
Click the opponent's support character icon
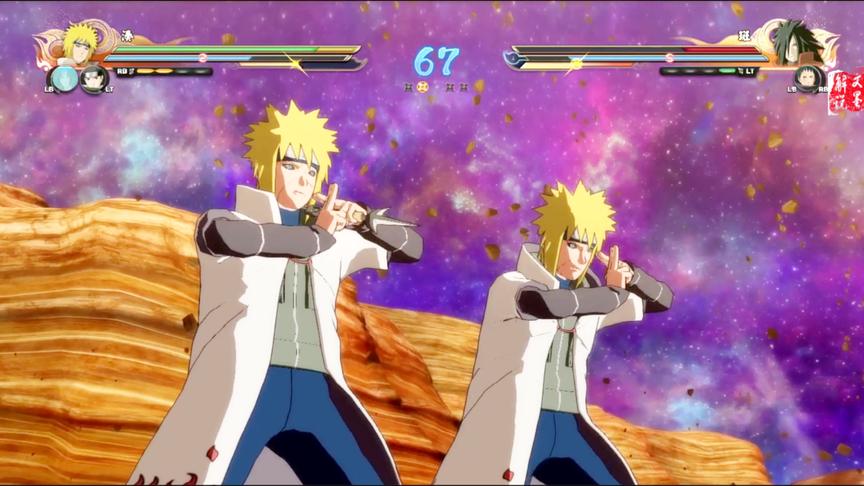click(807, 79)
